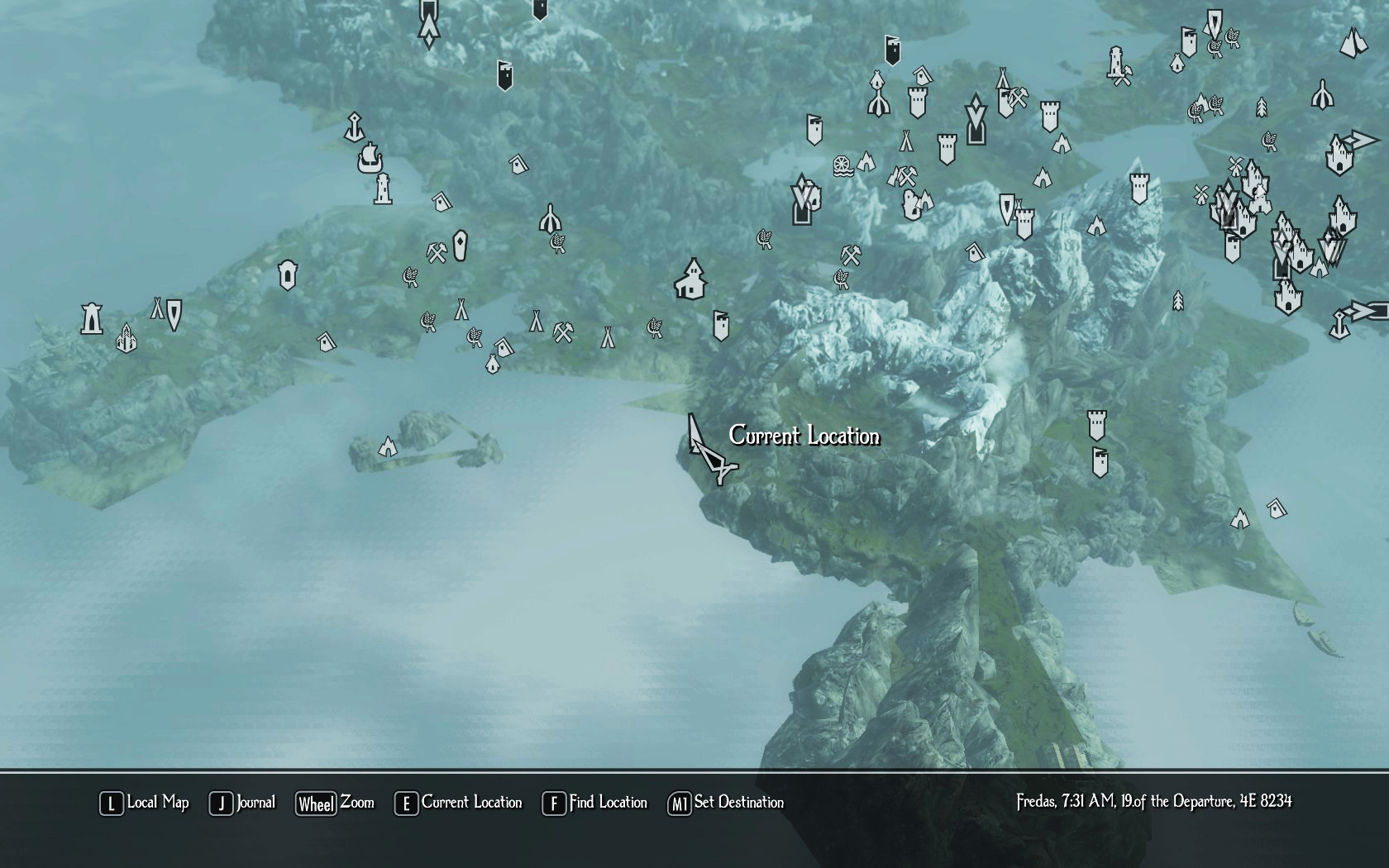Viewport: 1389px width, 868px height.
Task: Select the large house town marker
Action: tap(691, 278)
